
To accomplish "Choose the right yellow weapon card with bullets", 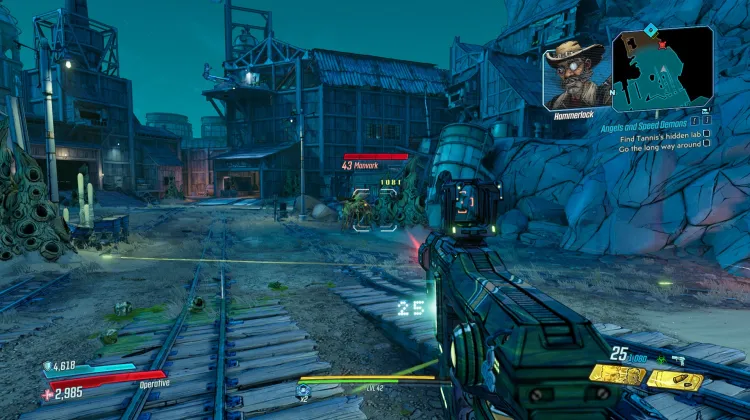I will (x=674, y=379).
